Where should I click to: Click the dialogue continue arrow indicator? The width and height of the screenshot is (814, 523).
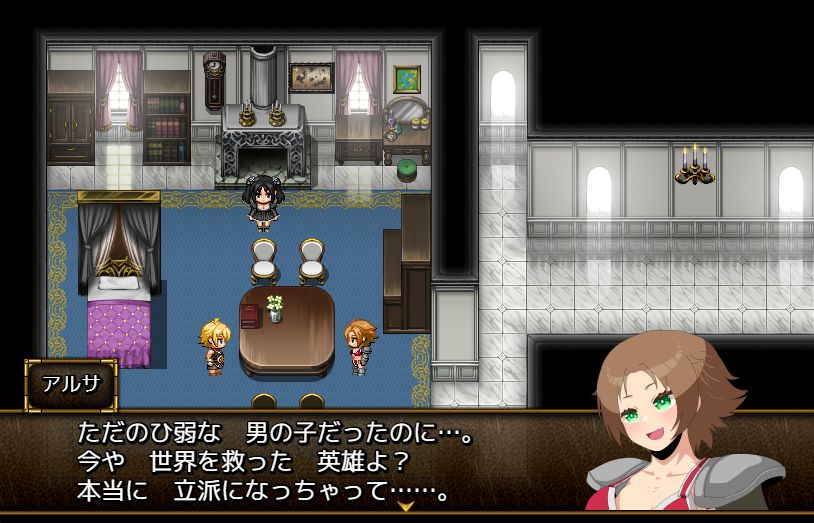click(x=406, y=507)
